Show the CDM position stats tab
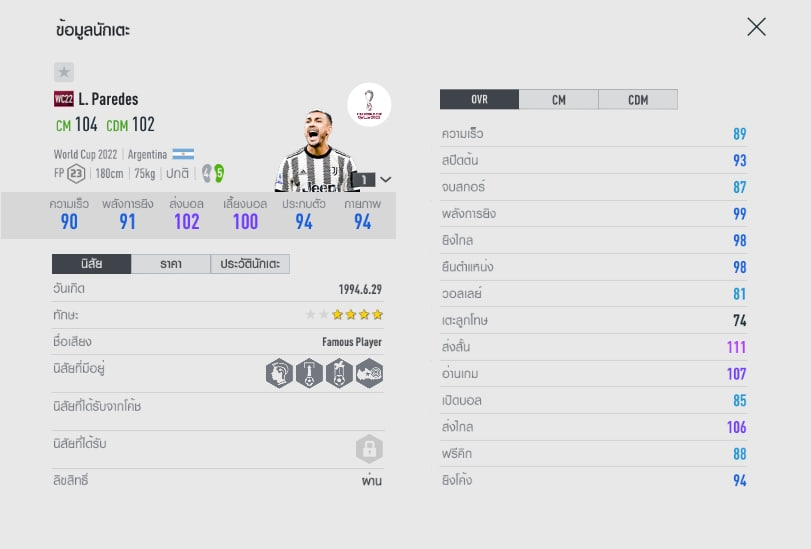811x549 pixels. 637,100
